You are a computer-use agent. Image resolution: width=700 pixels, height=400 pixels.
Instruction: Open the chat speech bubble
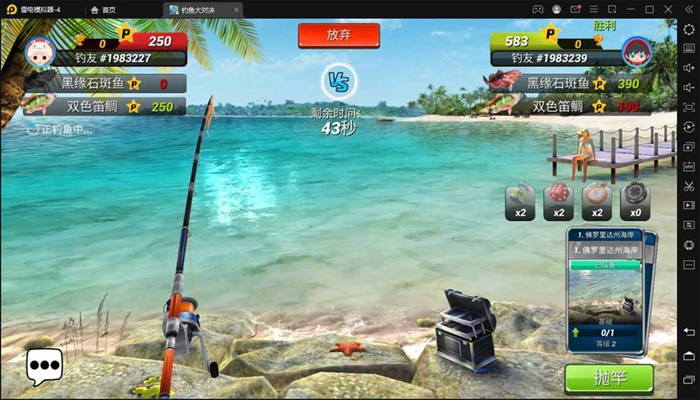pyautogui.click(x=44, y=367)
